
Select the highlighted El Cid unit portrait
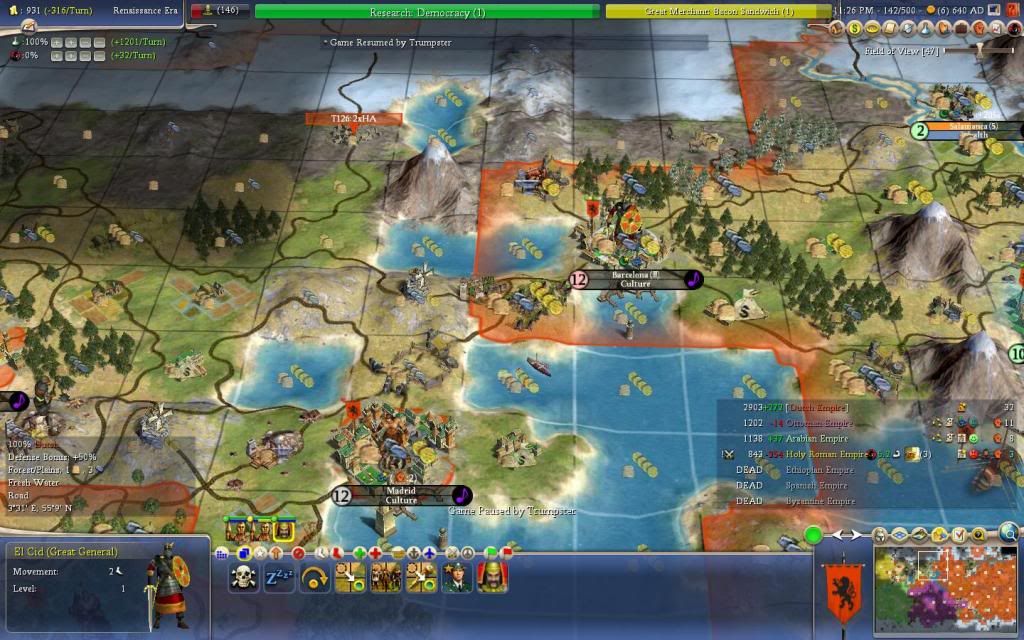[x=283, y=530]
